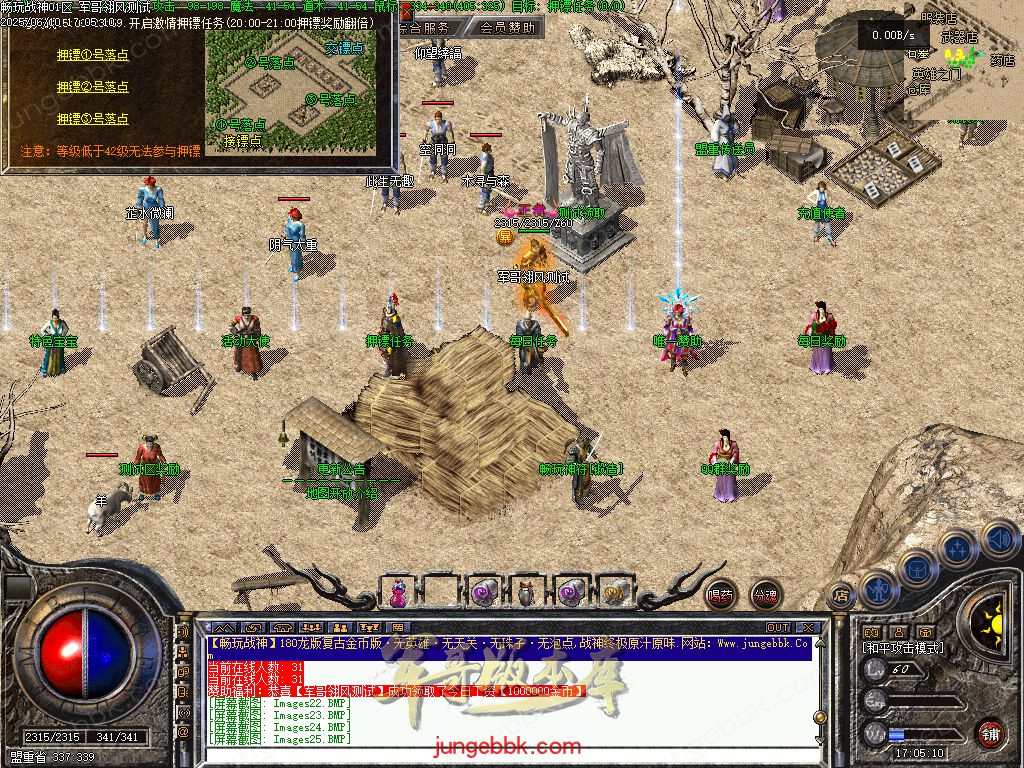Click the red 铺 stall button

point(990,733)
